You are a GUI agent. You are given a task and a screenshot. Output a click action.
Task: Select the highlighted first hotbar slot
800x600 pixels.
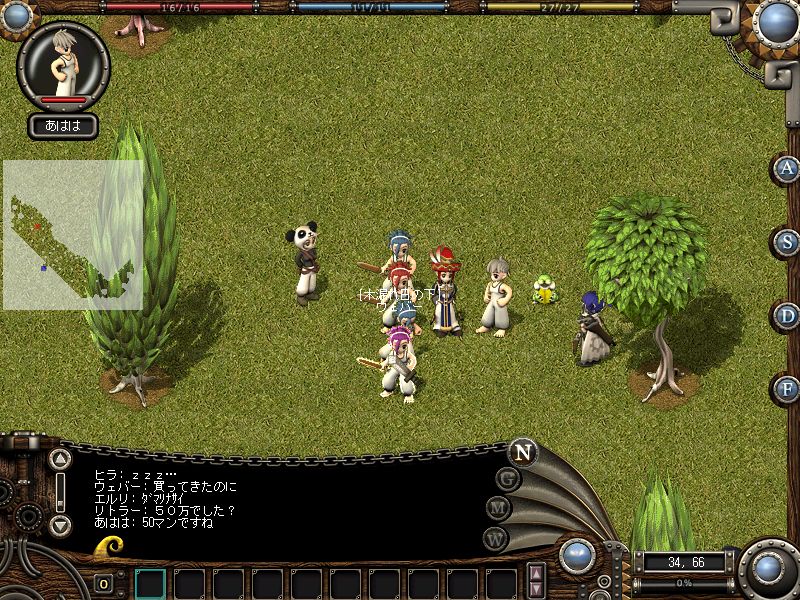click(150, 583)
